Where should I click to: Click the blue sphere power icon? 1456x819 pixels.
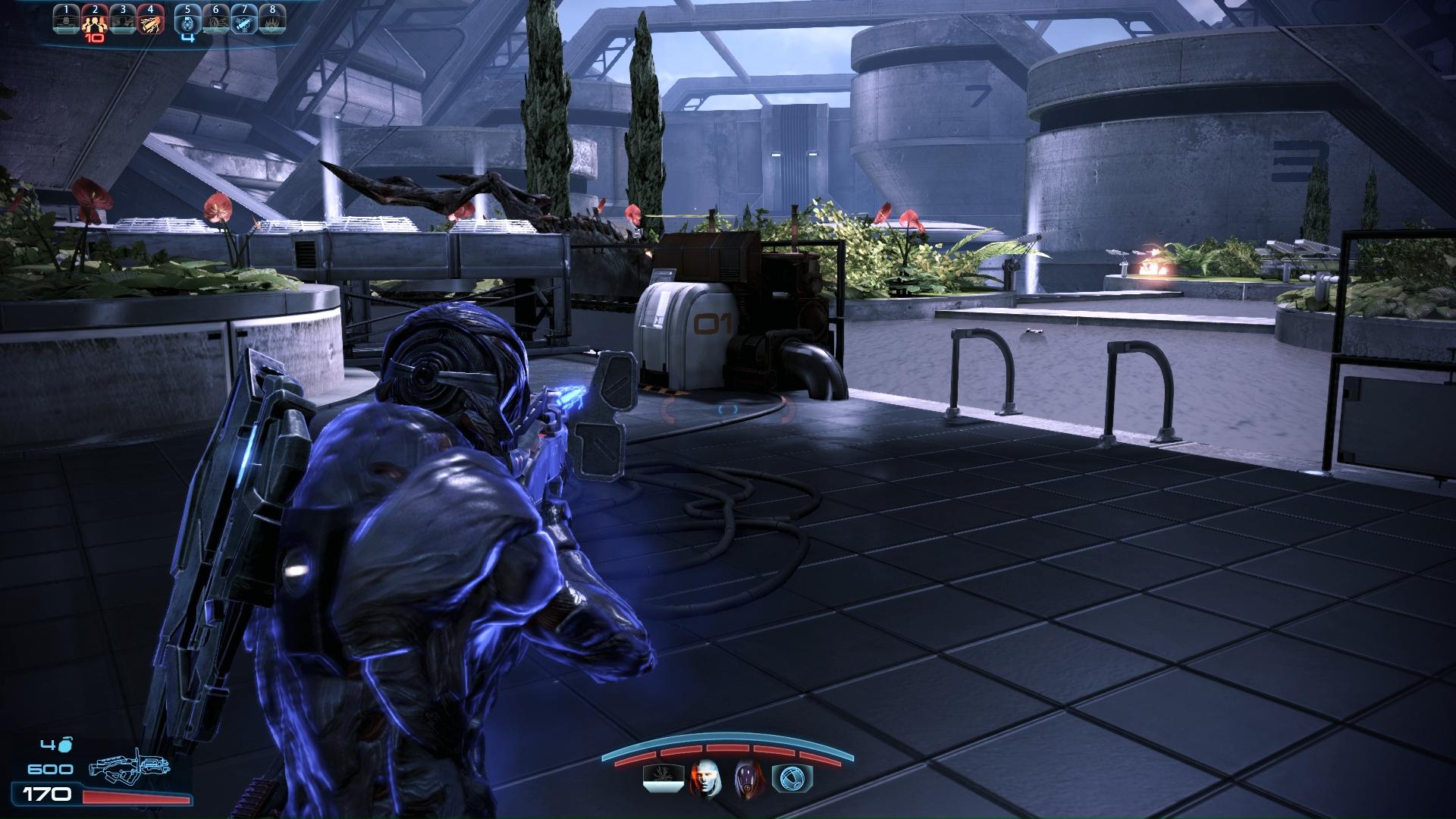[x=792, y=778]
